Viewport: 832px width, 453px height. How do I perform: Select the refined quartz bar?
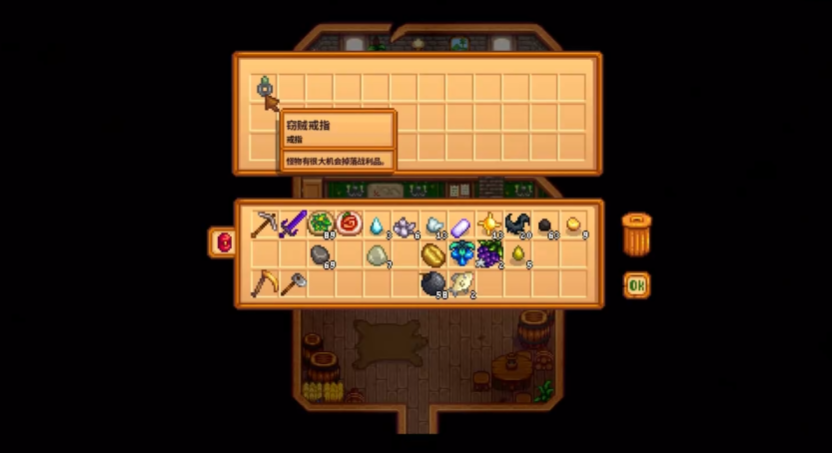click(x=461, y=226)
